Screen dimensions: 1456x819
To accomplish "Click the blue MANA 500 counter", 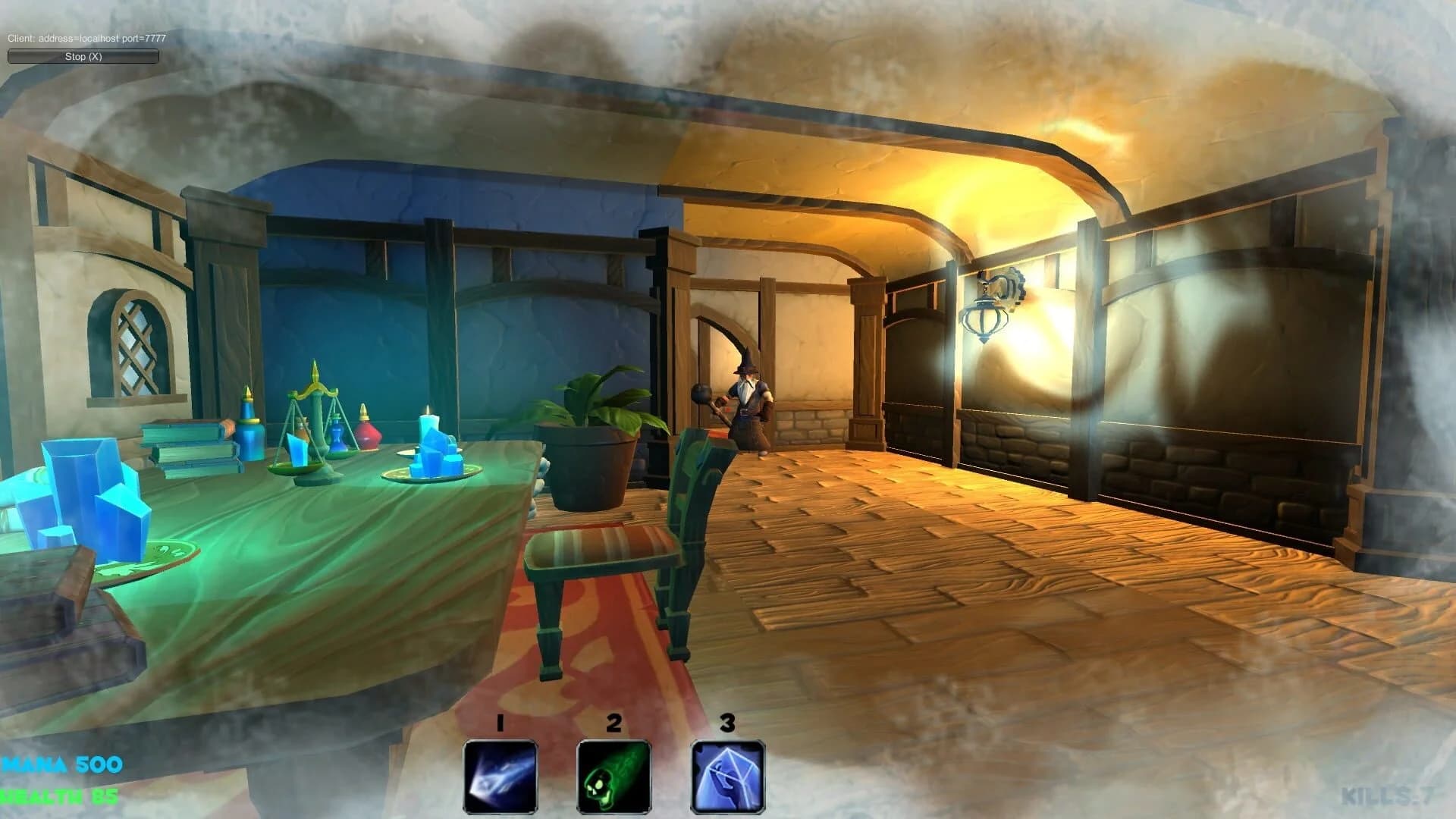I will pyautogui.click(x=61, y=765).
